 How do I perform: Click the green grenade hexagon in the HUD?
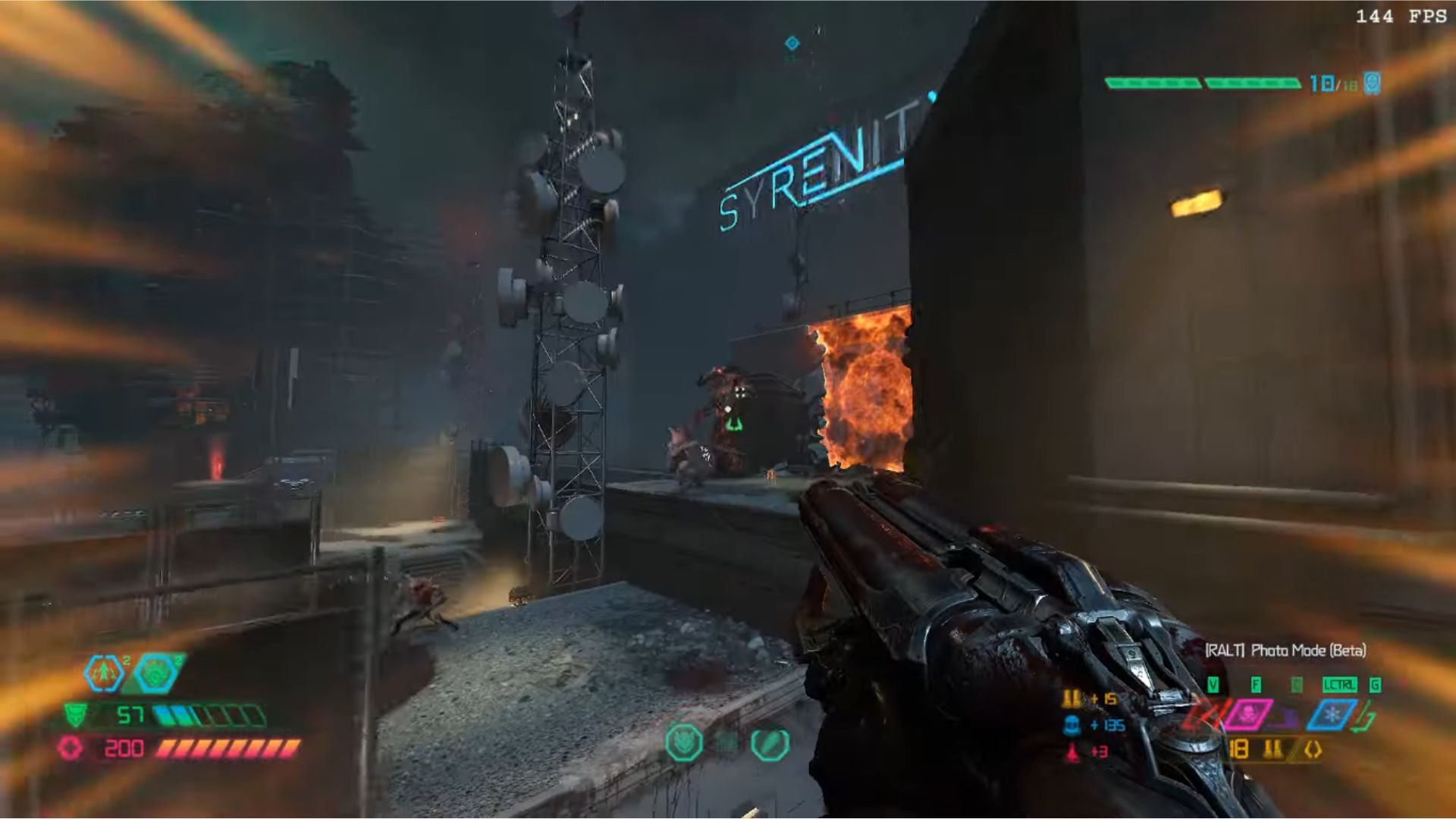click(x=156, y=673)
